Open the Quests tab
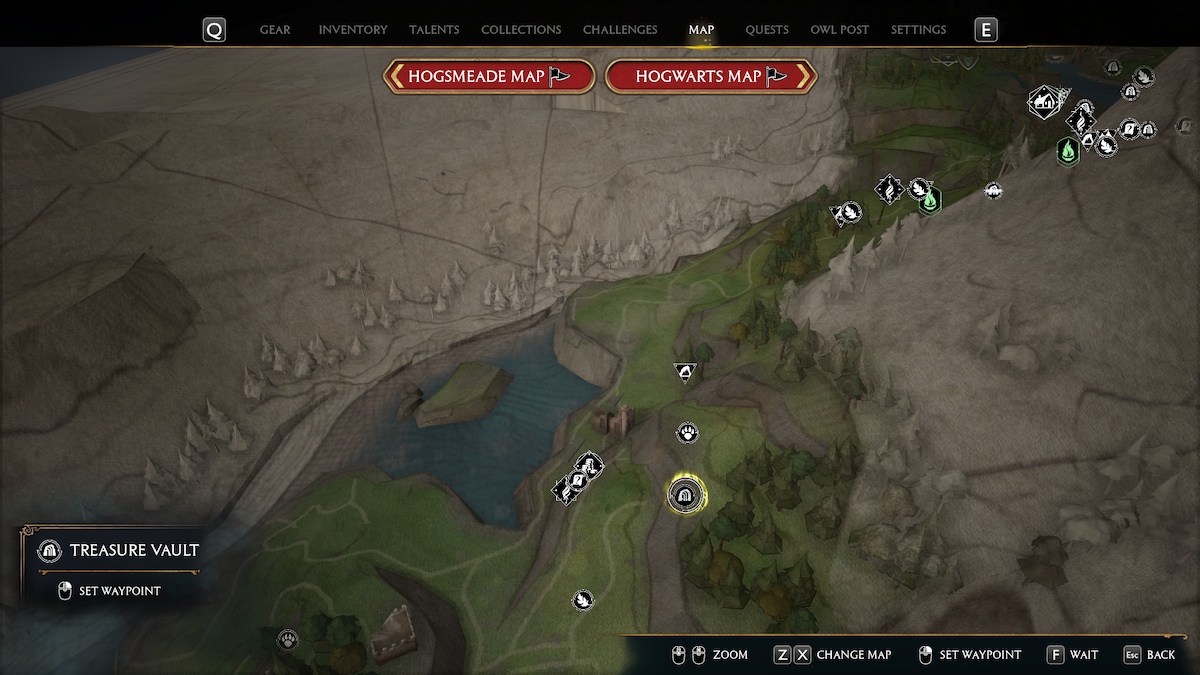The height and width of the screenshot is (675, 1200). coord(767,30)
